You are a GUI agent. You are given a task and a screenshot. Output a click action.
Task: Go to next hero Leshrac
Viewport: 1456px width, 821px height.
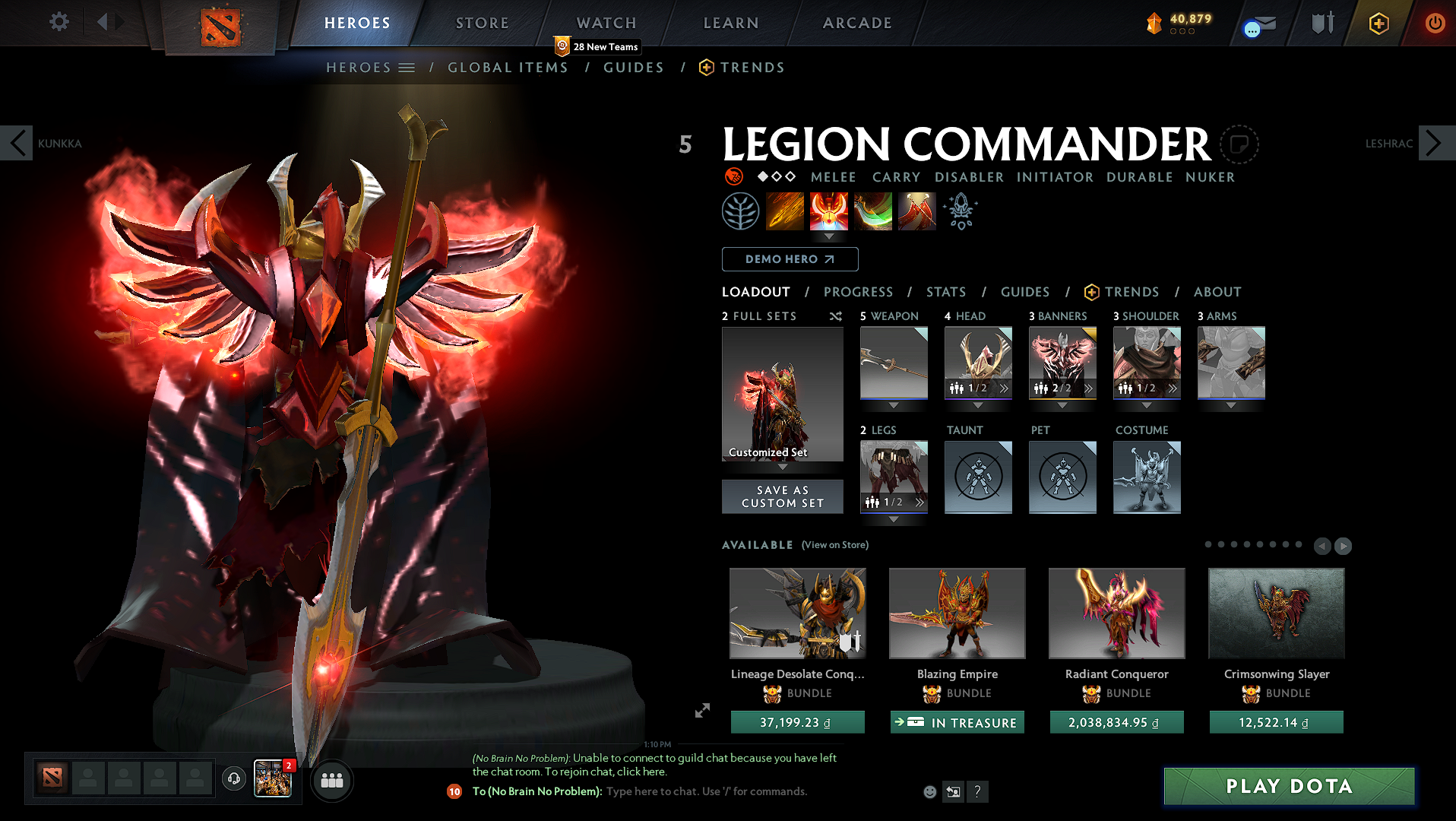pyautogui.click(x=1434, y=143)
